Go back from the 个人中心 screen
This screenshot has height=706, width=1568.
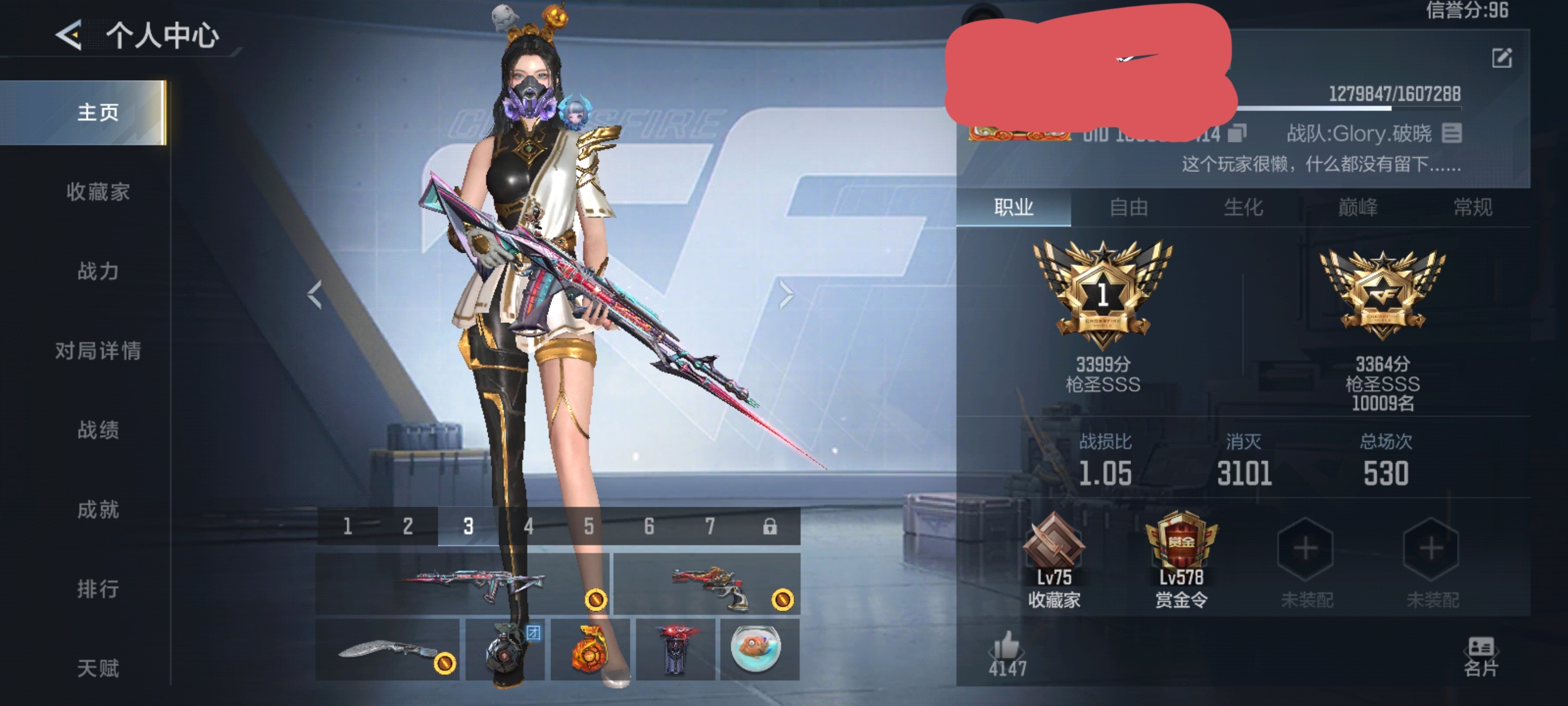(x=68, y=35)
